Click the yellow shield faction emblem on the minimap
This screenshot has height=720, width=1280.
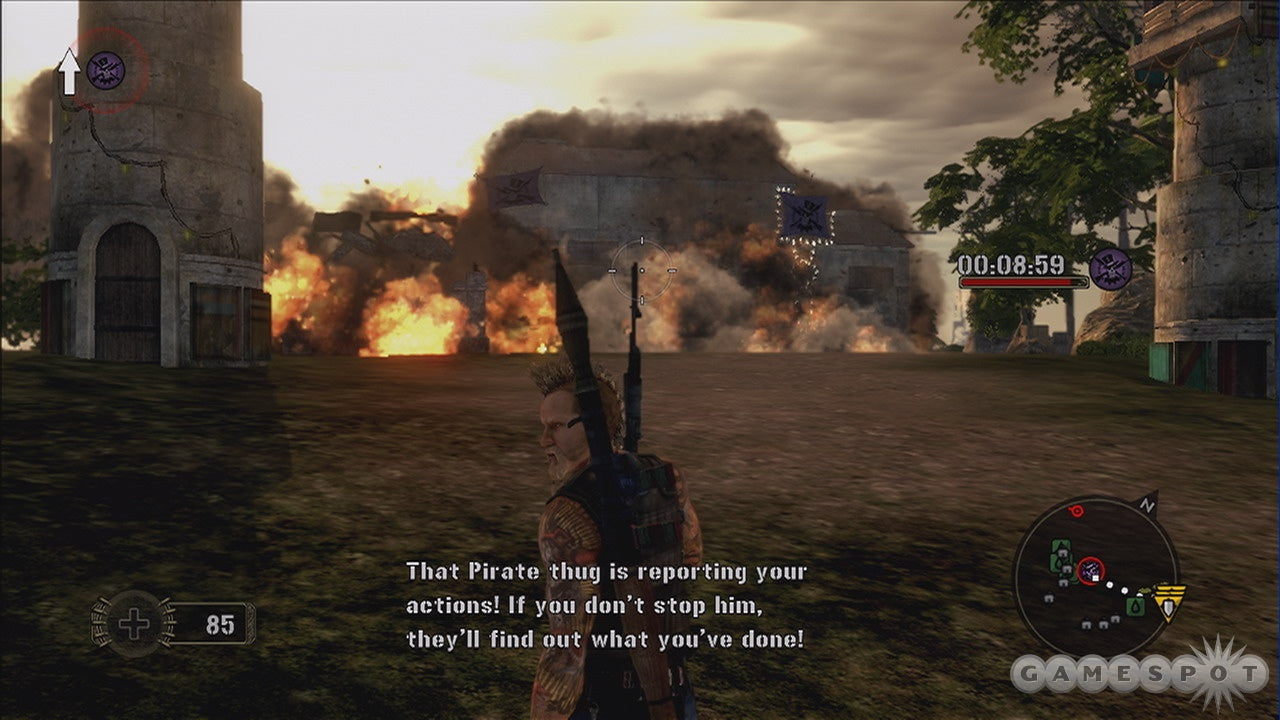click(1169, 602)
